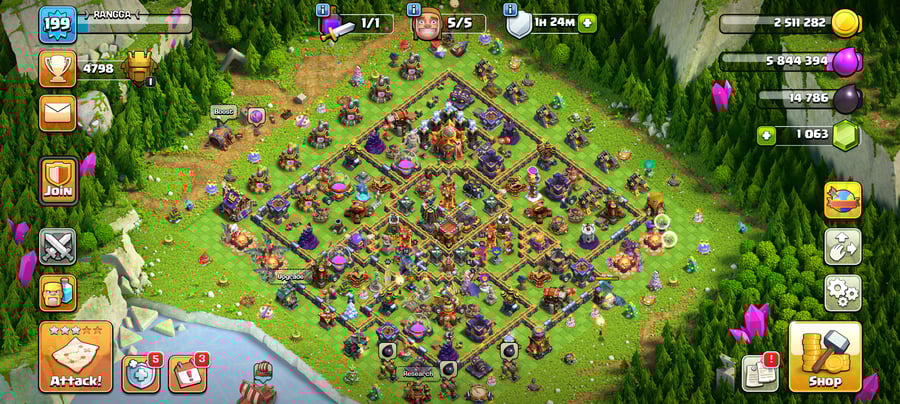Image resolution: width=900 pixels, height=404 pixels.
Task: Show builder info next to 5/5
Action: pyautogui.click(x=414, y=10)
